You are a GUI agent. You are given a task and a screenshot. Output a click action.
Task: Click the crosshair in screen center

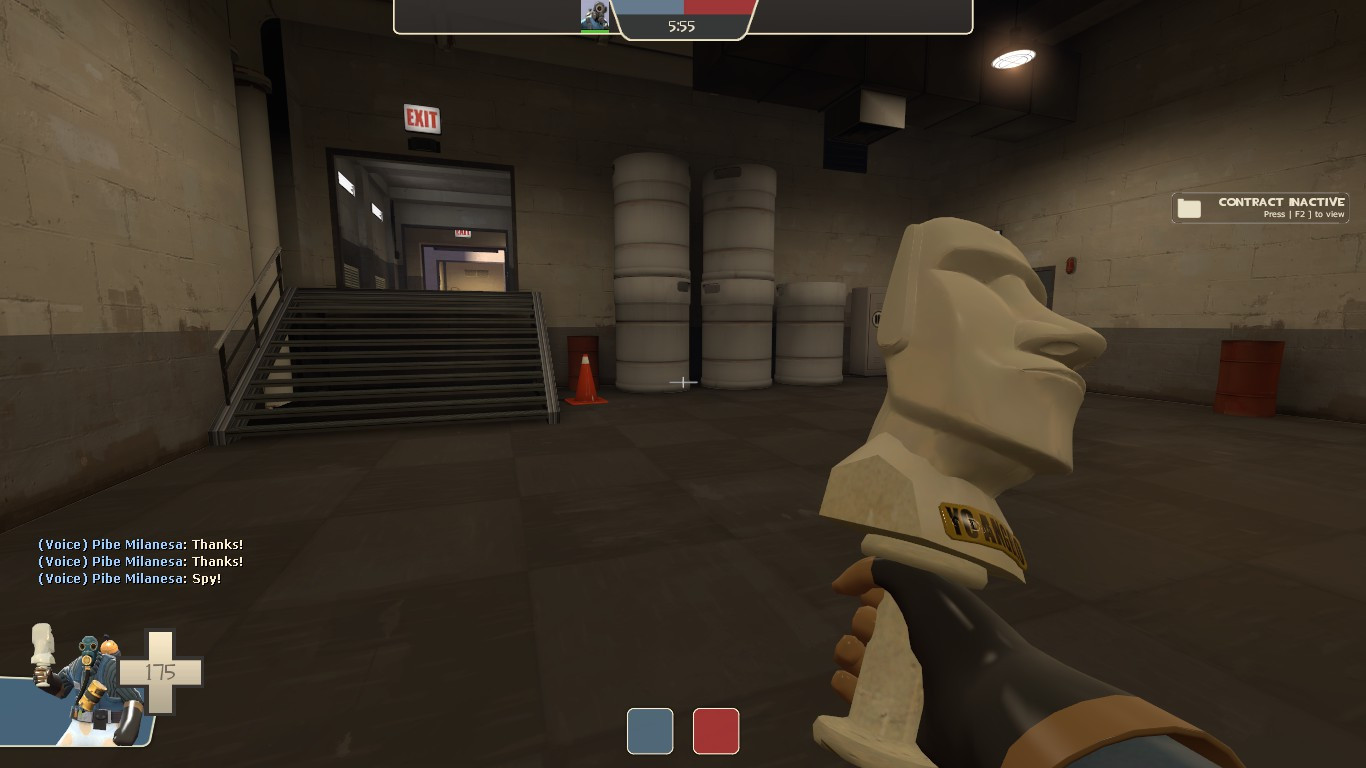[683, 383]
